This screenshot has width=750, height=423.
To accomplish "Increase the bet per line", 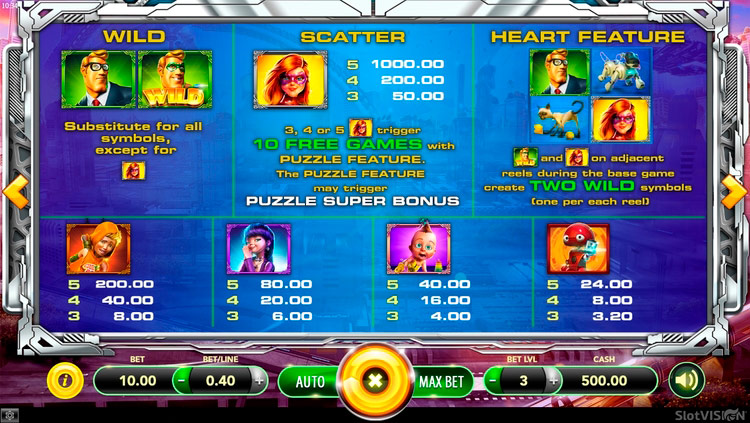I will point(259,380).
